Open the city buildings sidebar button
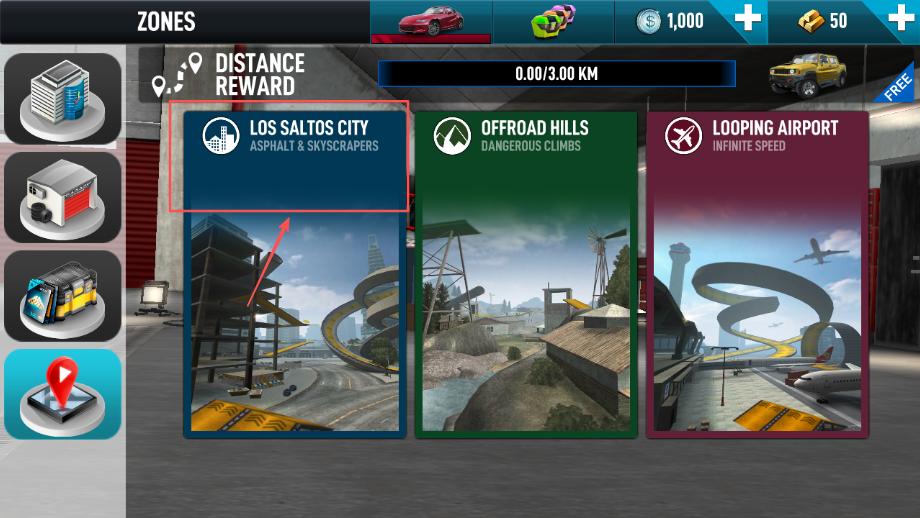Viewport: 920px width, 518px height. tap(62, 97)
